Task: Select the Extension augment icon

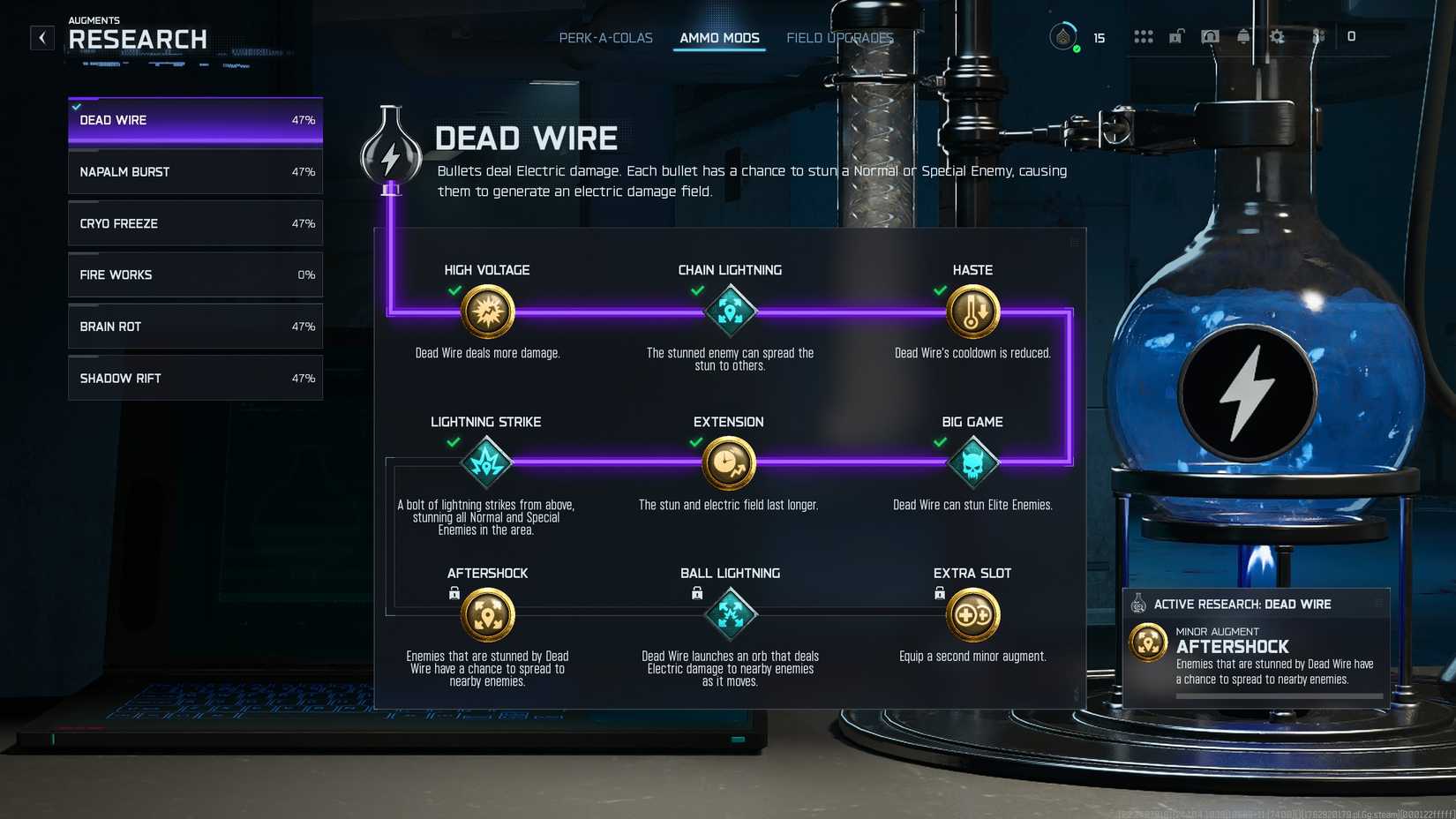Action: pos(729,462)
